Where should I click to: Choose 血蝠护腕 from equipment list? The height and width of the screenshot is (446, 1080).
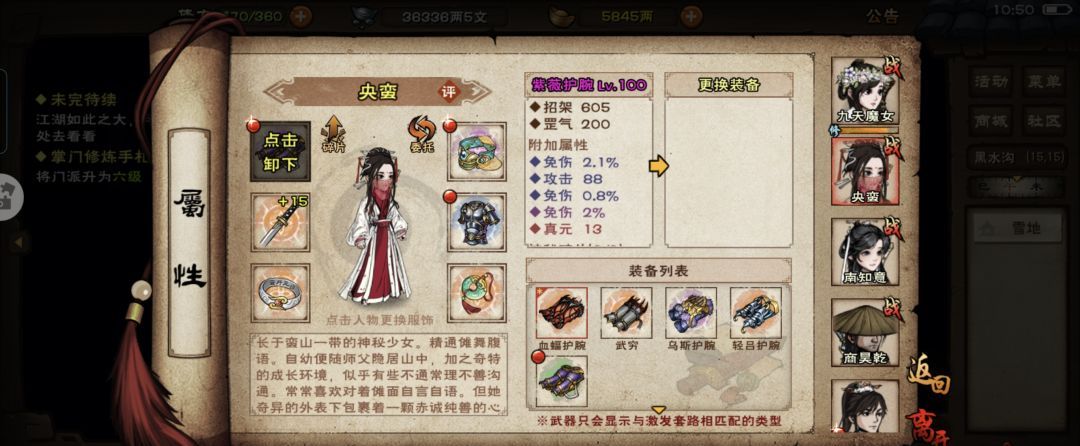click(x=561, y=316)
